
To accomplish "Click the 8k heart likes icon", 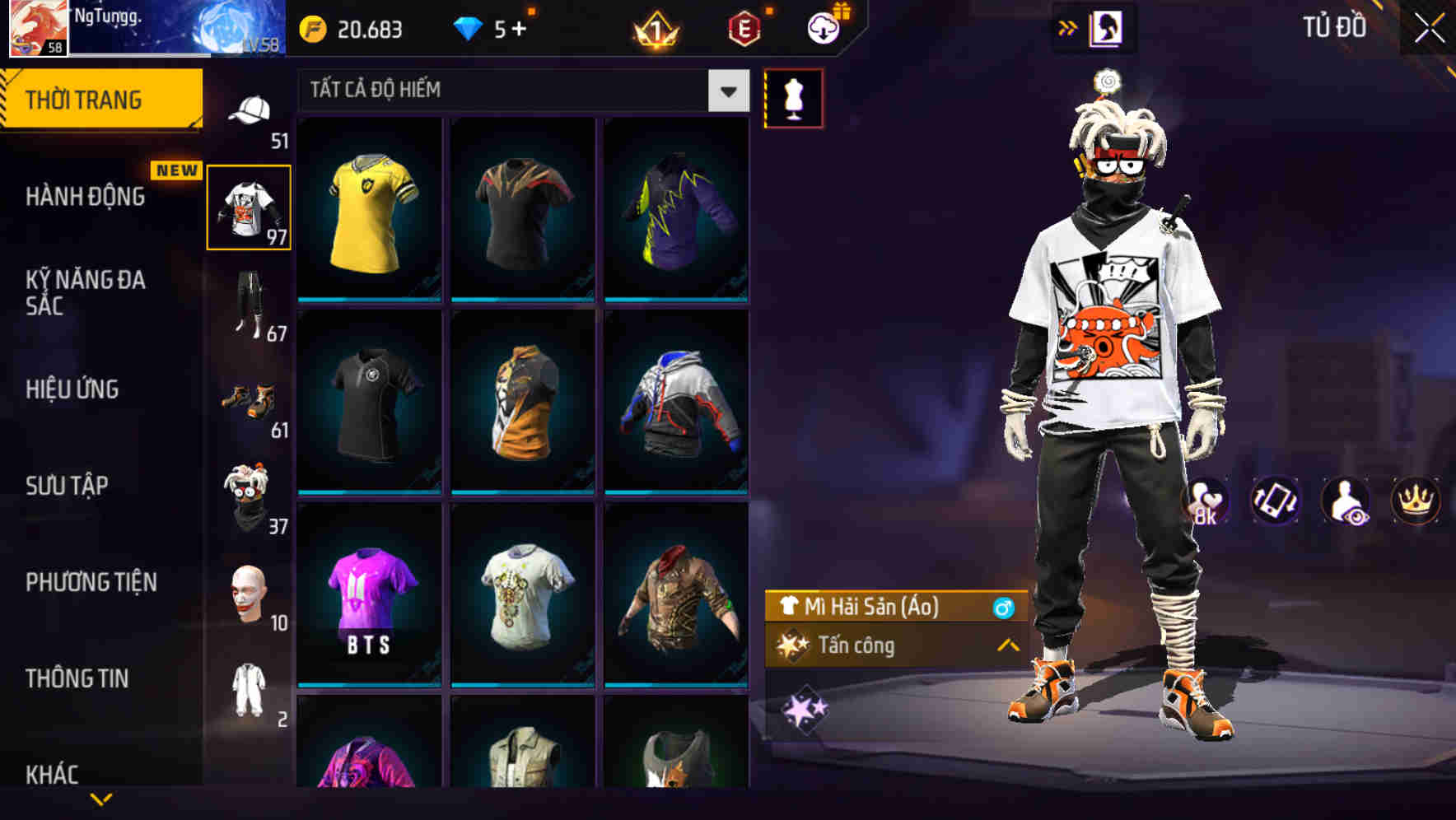I will [1207, 501].
